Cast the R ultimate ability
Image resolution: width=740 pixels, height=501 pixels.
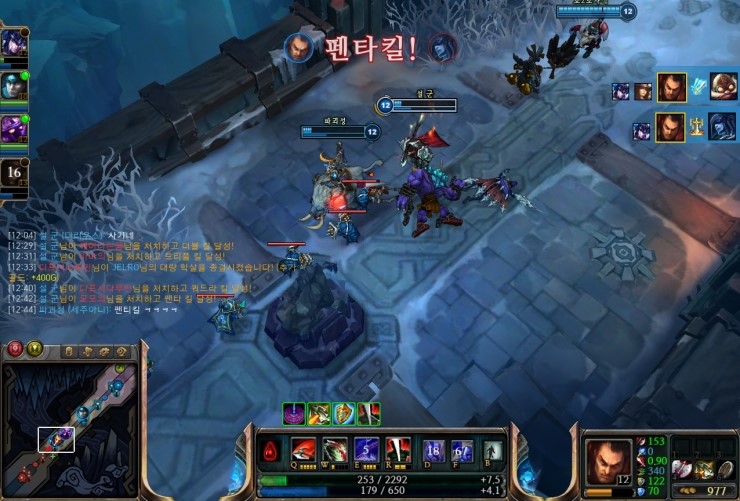click(397, 451)
